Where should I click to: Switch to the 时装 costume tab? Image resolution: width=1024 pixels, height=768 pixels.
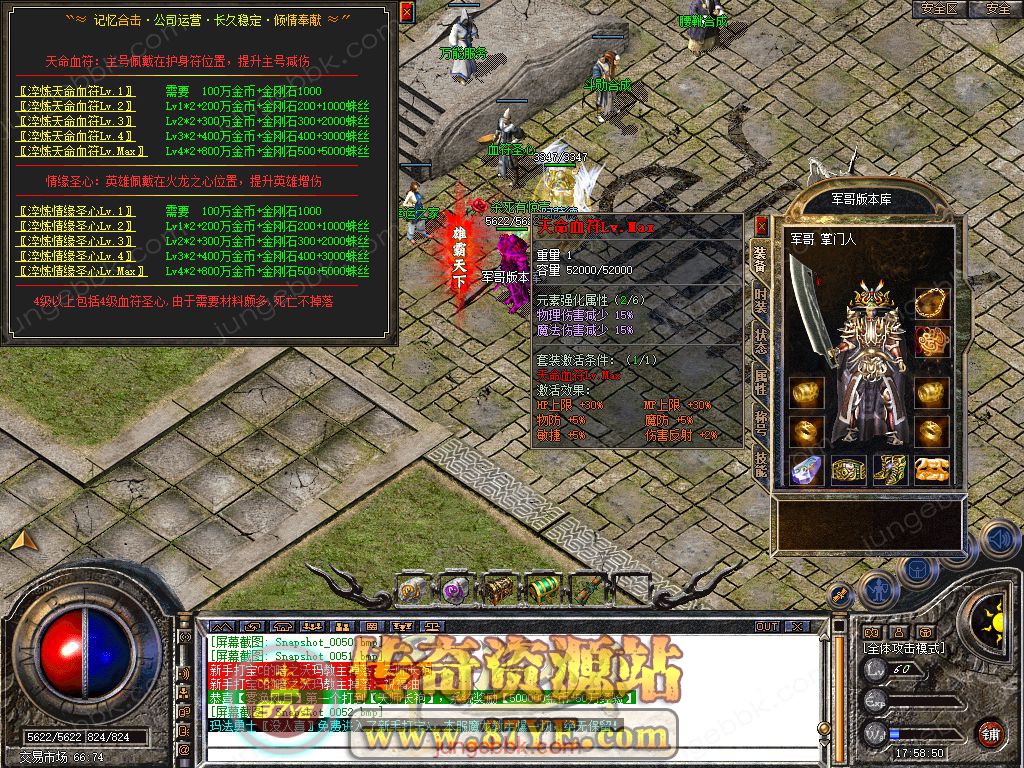(760, 300)
